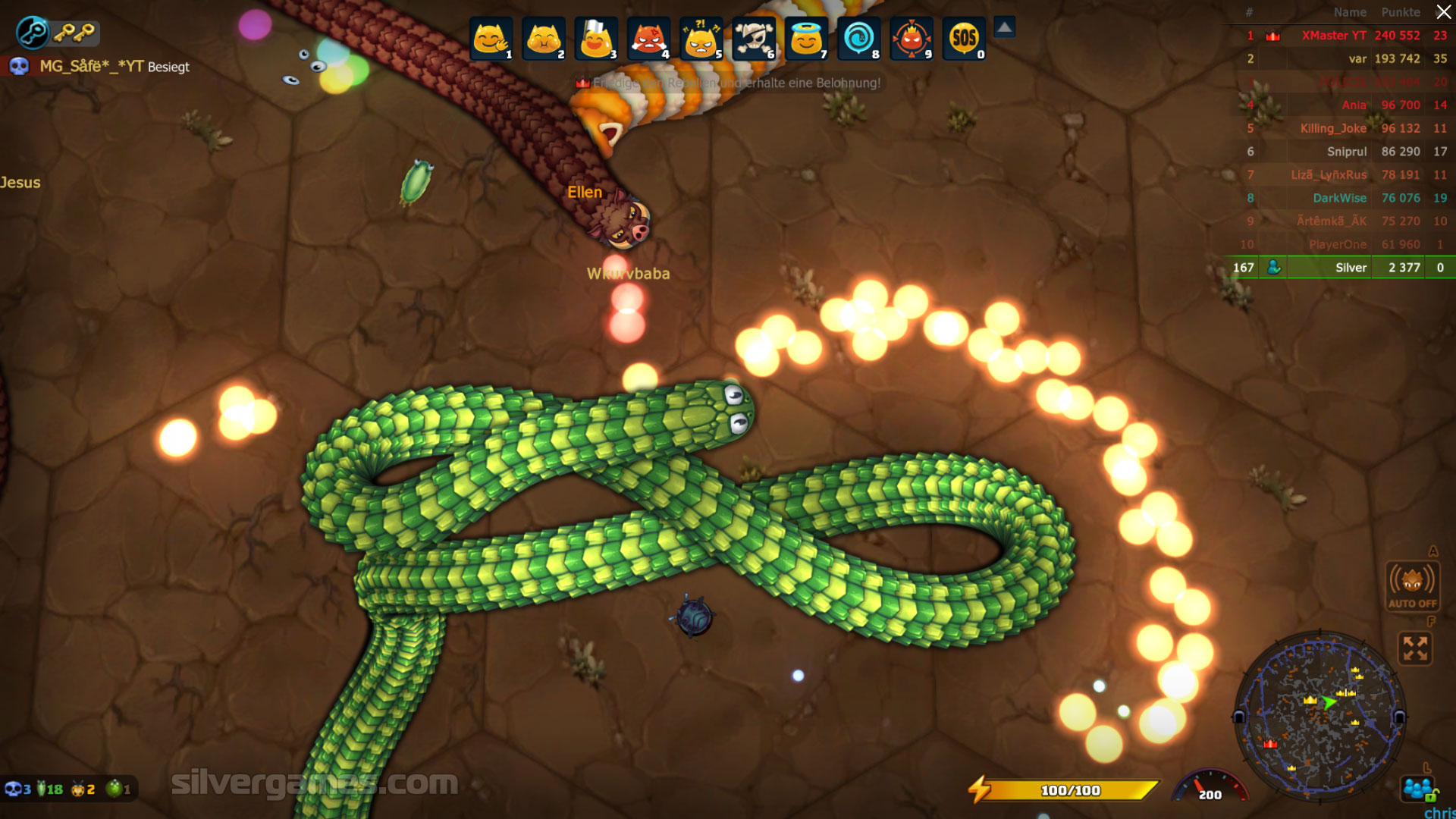Image resolution: width=1456 pixels, height=819 pixels.
Task: Select XMaster YT in the leaderboard
Action: [1333, 36]
